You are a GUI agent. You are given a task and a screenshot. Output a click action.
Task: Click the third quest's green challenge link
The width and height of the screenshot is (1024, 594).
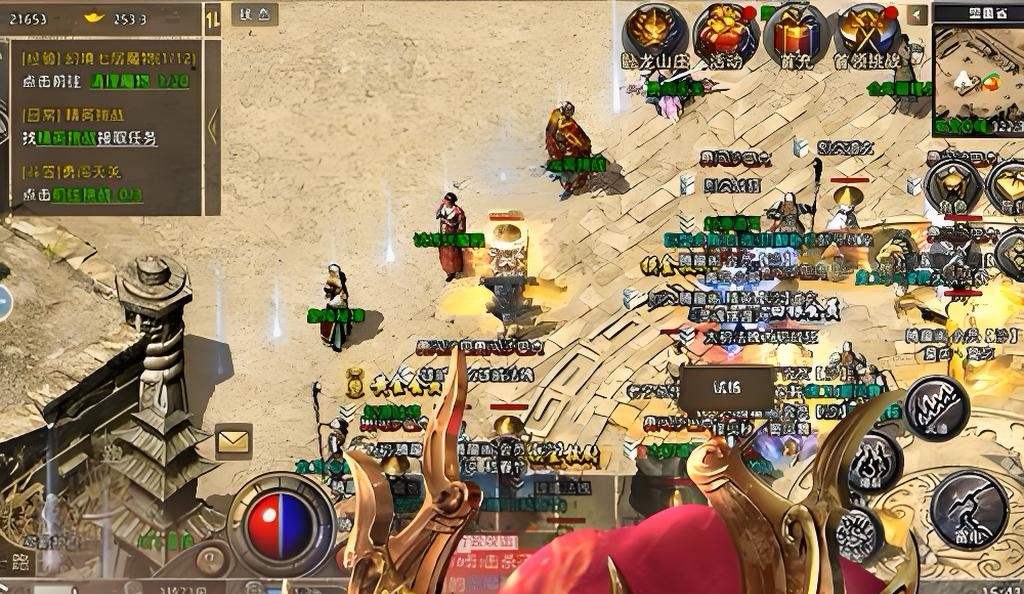(x=96, y=195)
